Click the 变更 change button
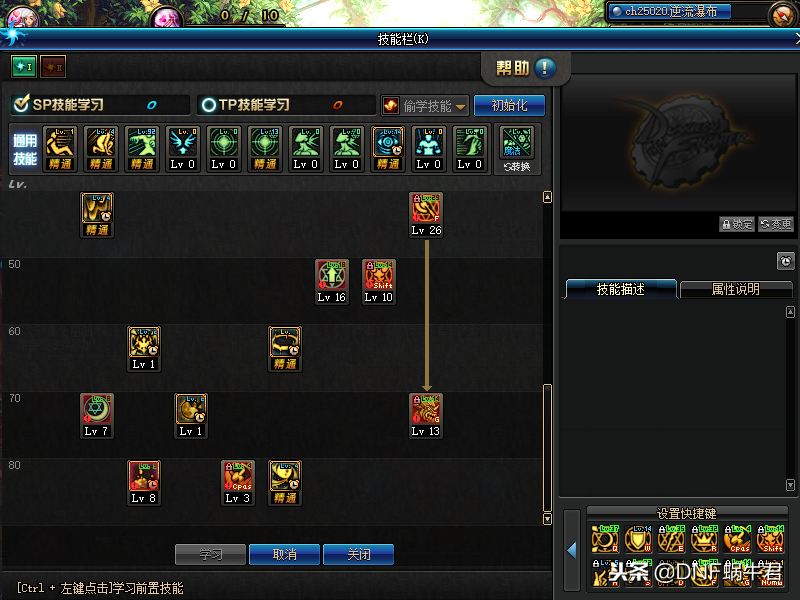800x600 pixels. click(x=776, y=225)
